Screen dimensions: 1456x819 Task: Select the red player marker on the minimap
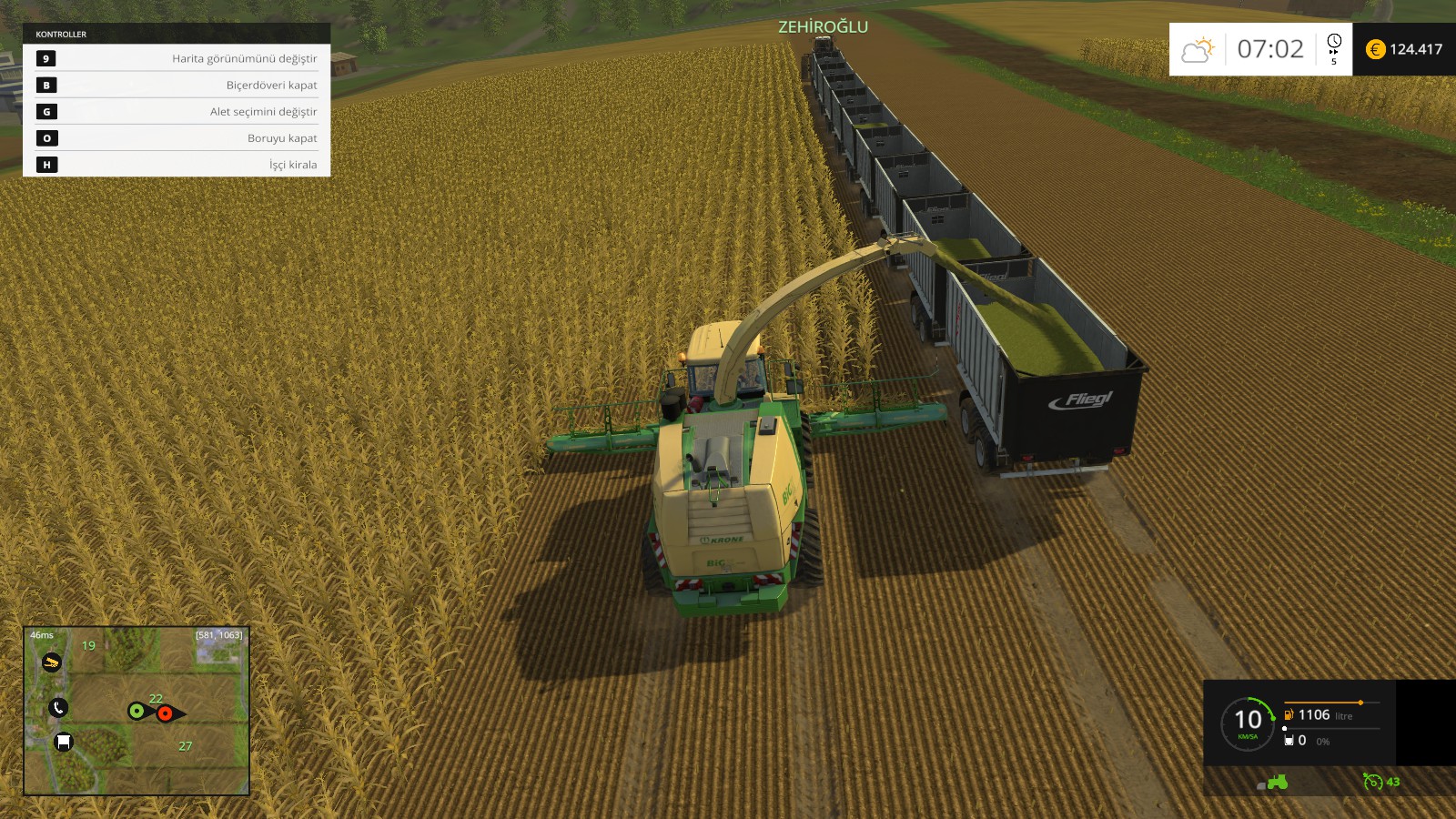point(165,713)
